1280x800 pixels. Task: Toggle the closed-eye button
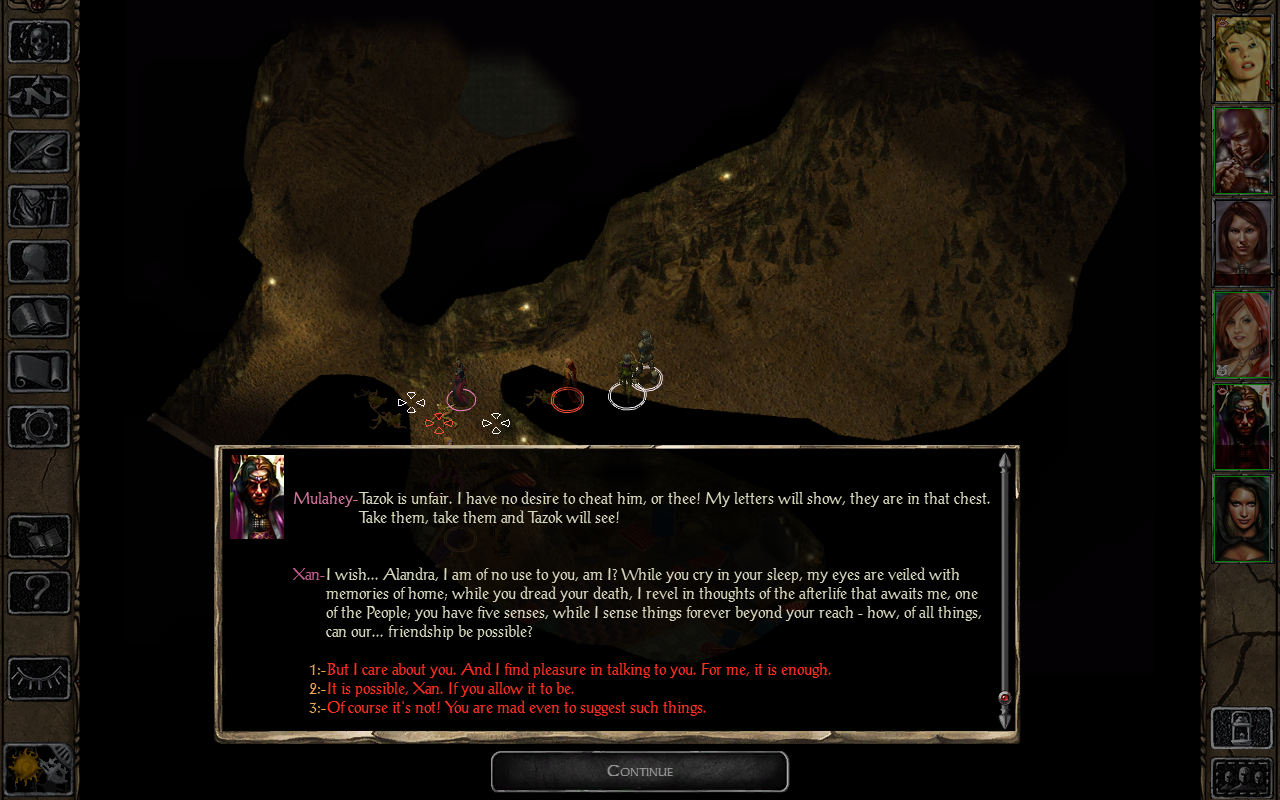(x=39, y=678)
